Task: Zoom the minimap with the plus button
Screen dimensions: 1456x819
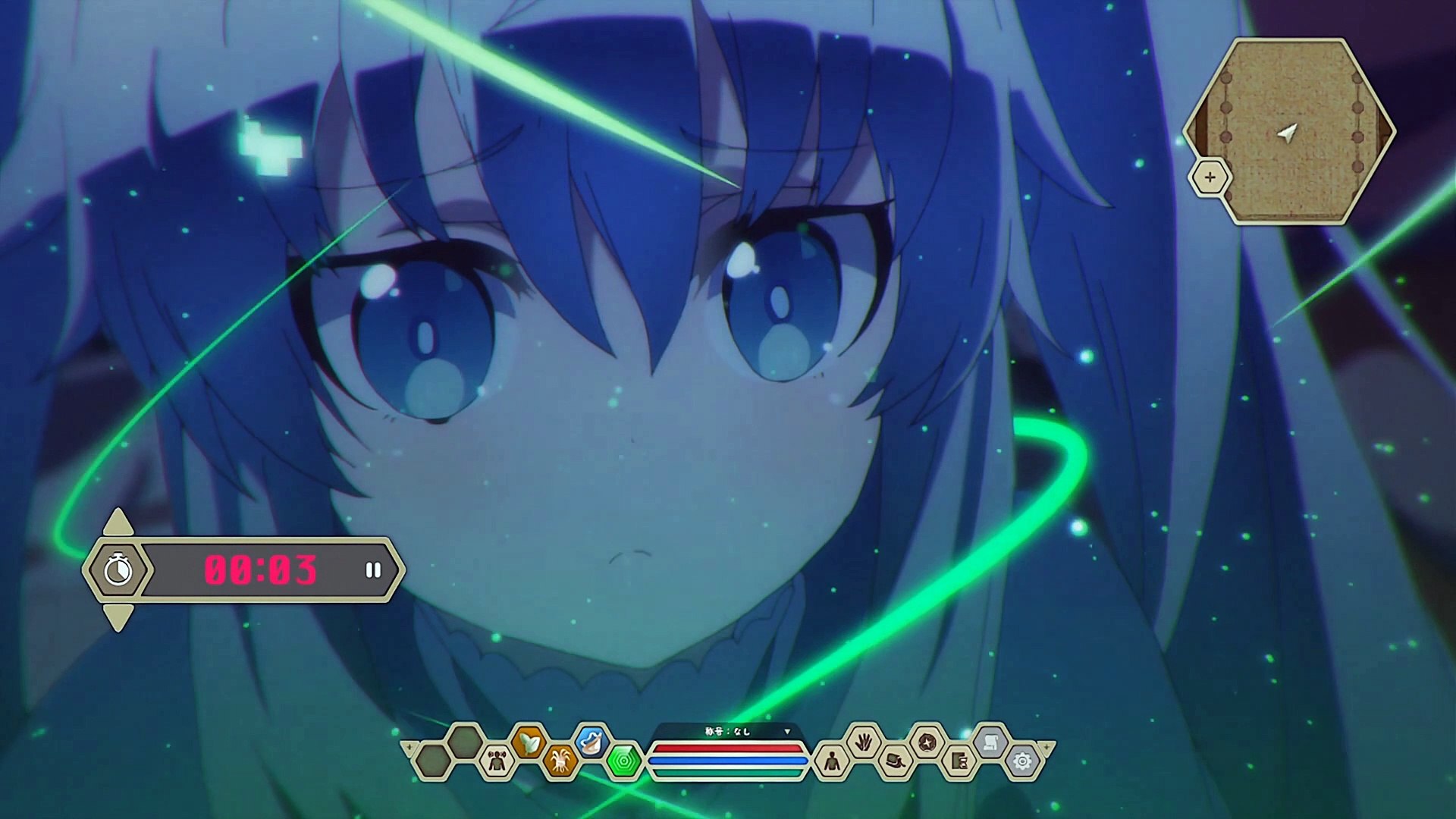Action: (1210, 178)
